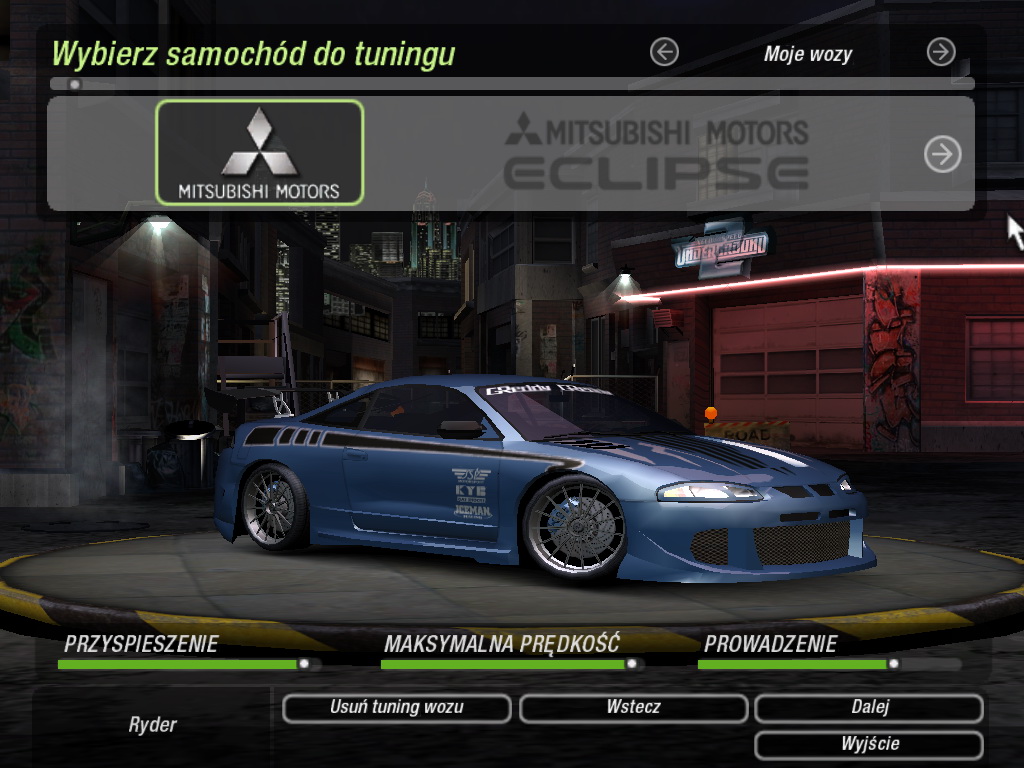Show the next car with the right arrow
Viewport: 1024px width, 768px height.
[942, 154]
